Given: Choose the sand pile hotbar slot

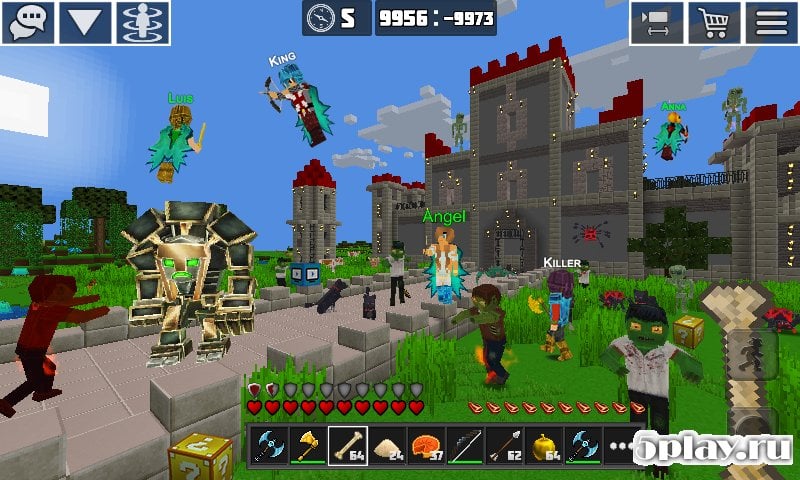Looking at the screenshot, I should pos(388,443).
